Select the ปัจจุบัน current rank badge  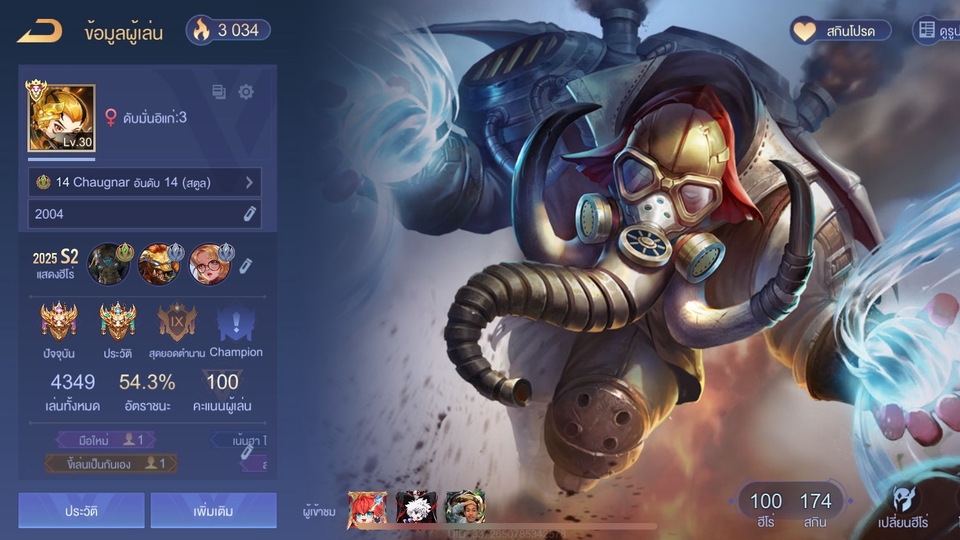(x=59, y=322)
